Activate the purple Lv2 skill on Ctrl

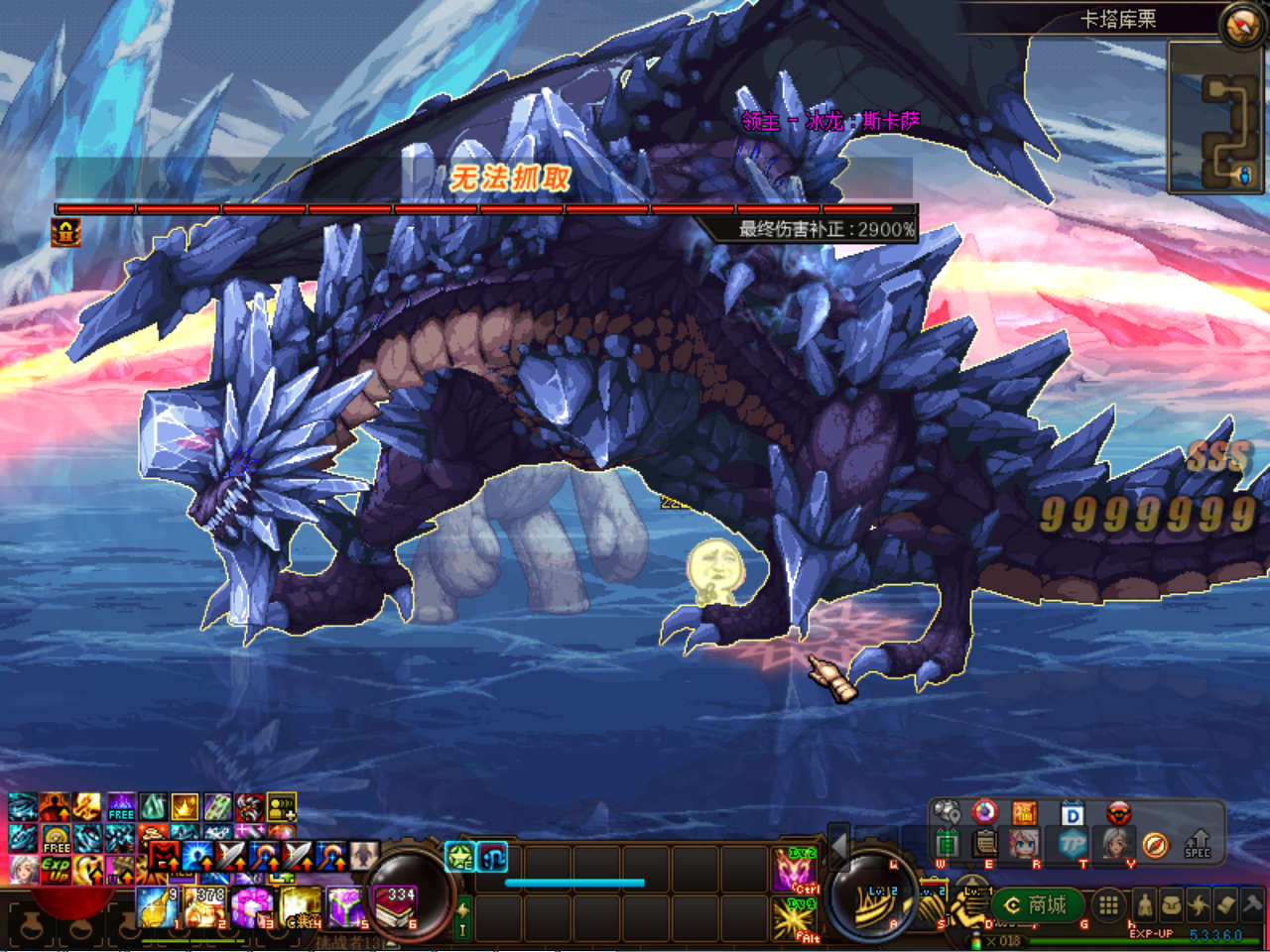tap(796, 870)
